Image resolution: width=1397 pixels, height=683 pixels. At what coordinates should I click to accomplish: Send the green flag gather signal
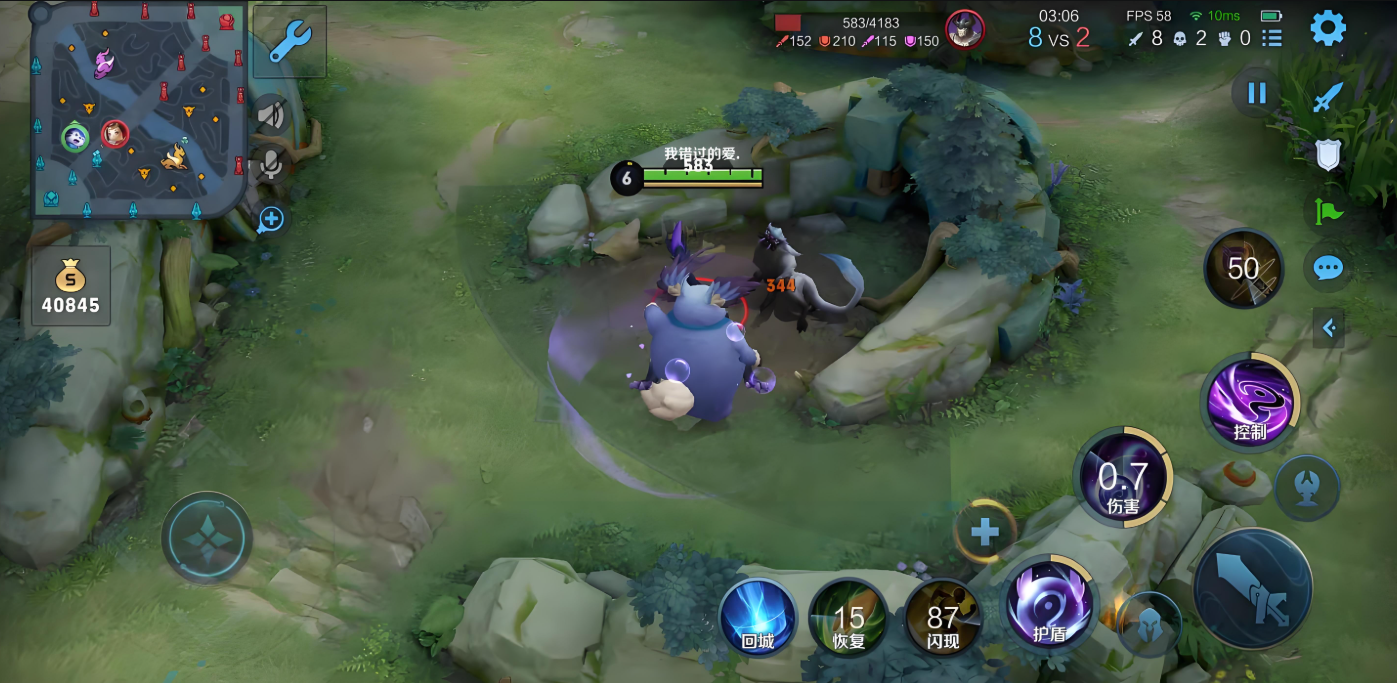pyautogui.click(x=1327, y=211)
